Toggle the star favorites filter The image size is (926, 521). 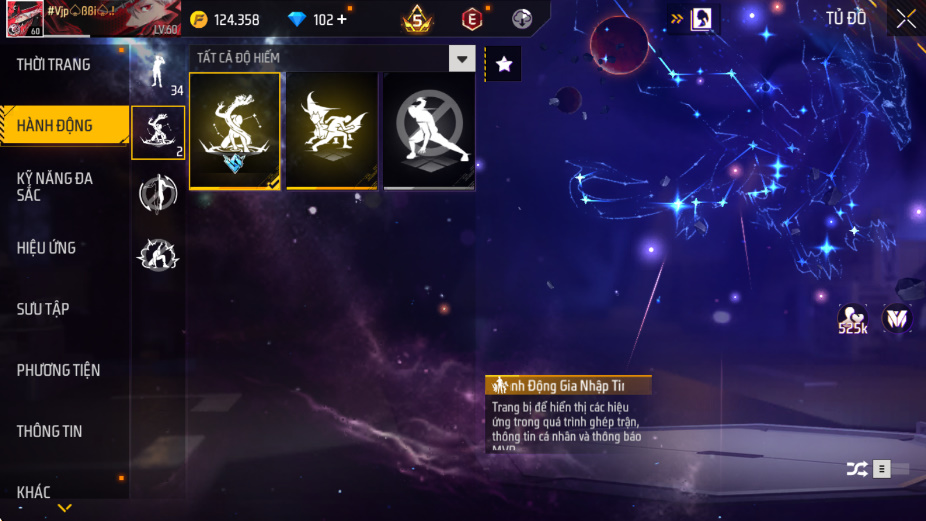pos(504,64)
